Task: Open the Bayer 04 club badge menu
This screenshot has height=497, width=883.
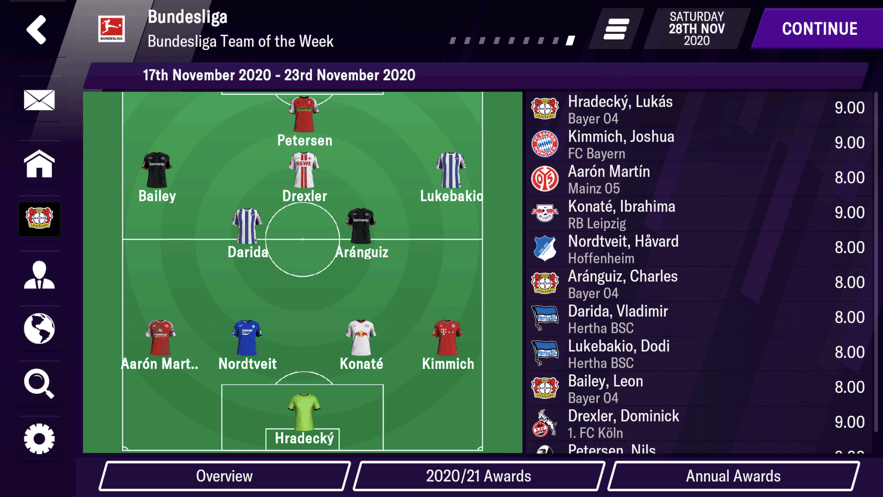Action: point(39,219)
